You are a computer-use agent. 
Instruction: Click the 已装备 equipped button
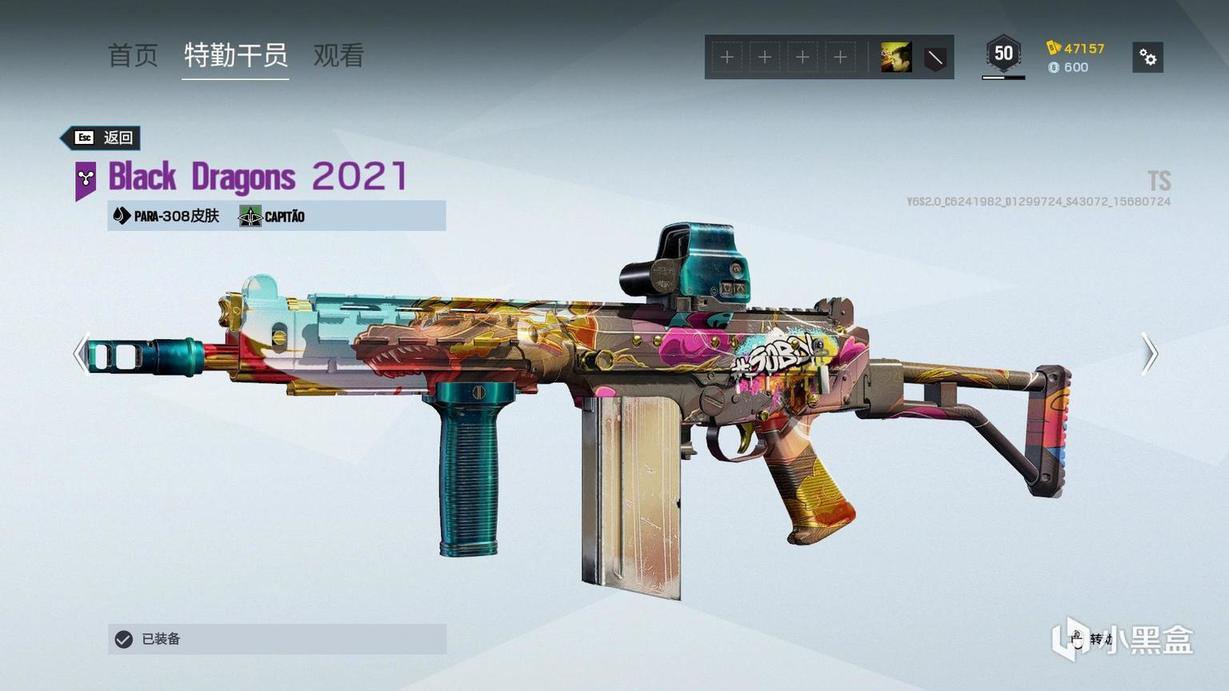[277, 639]
